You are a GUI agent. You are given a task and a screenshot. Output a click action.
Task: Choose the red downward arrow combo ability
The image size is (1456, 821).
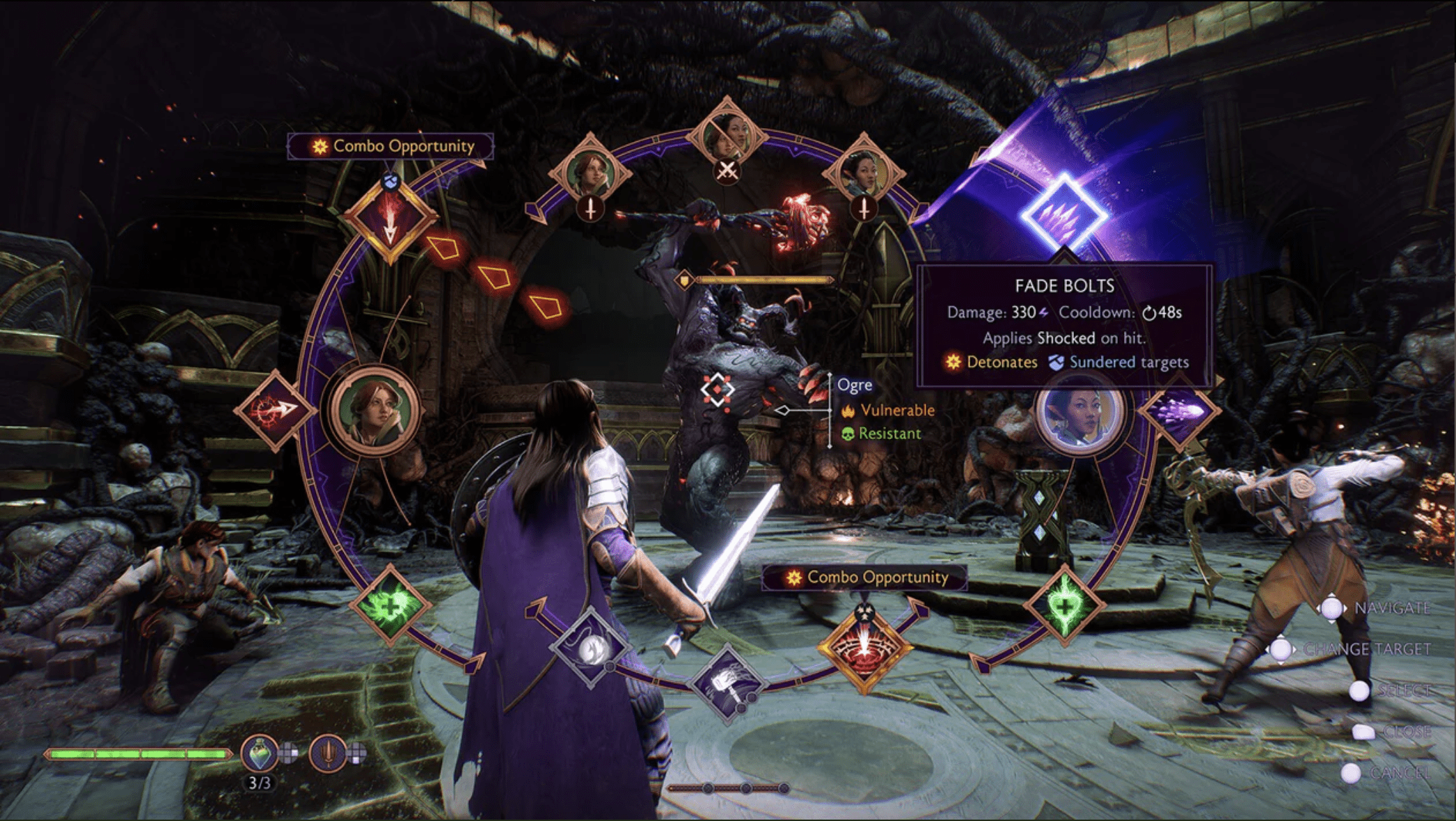coord(390,219)
